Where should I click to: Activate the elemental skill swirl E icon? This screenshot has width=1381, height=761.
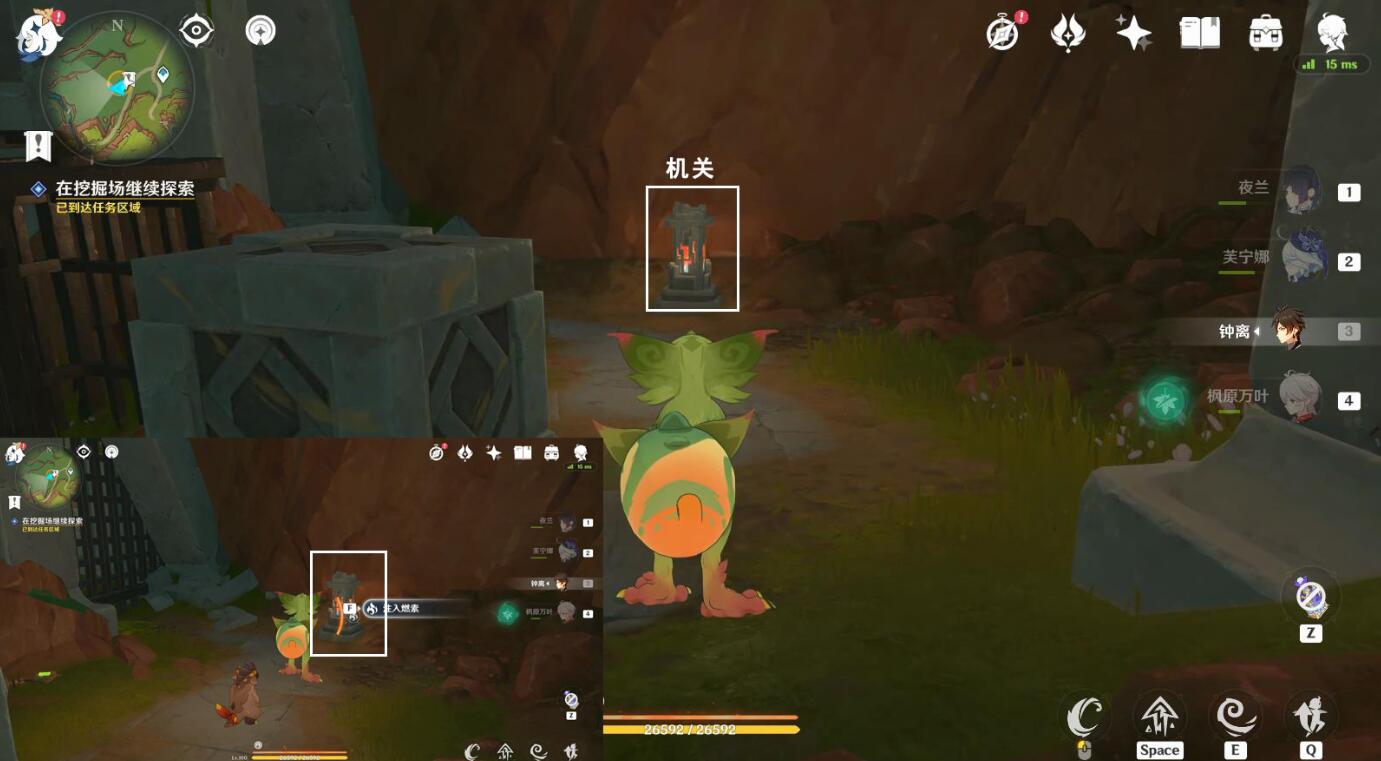(x=1236, y=718)
